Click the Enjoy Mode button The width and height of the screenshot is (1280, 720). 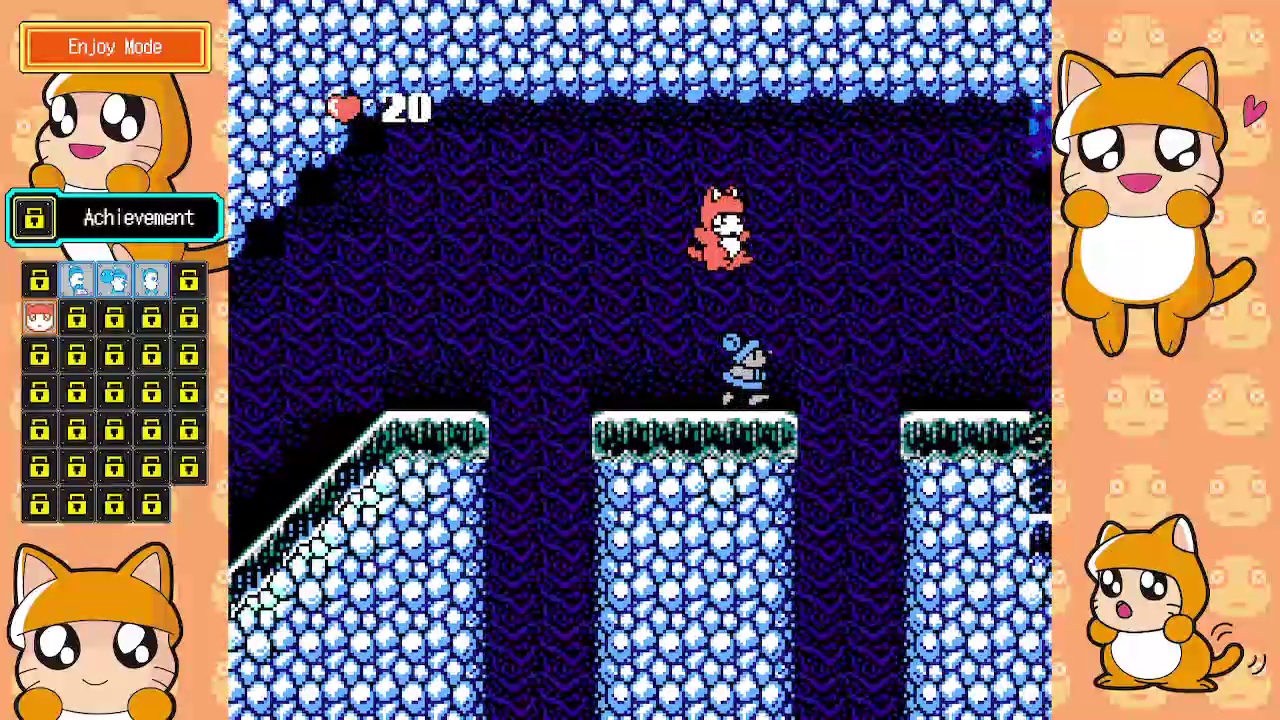coord(114,46)
